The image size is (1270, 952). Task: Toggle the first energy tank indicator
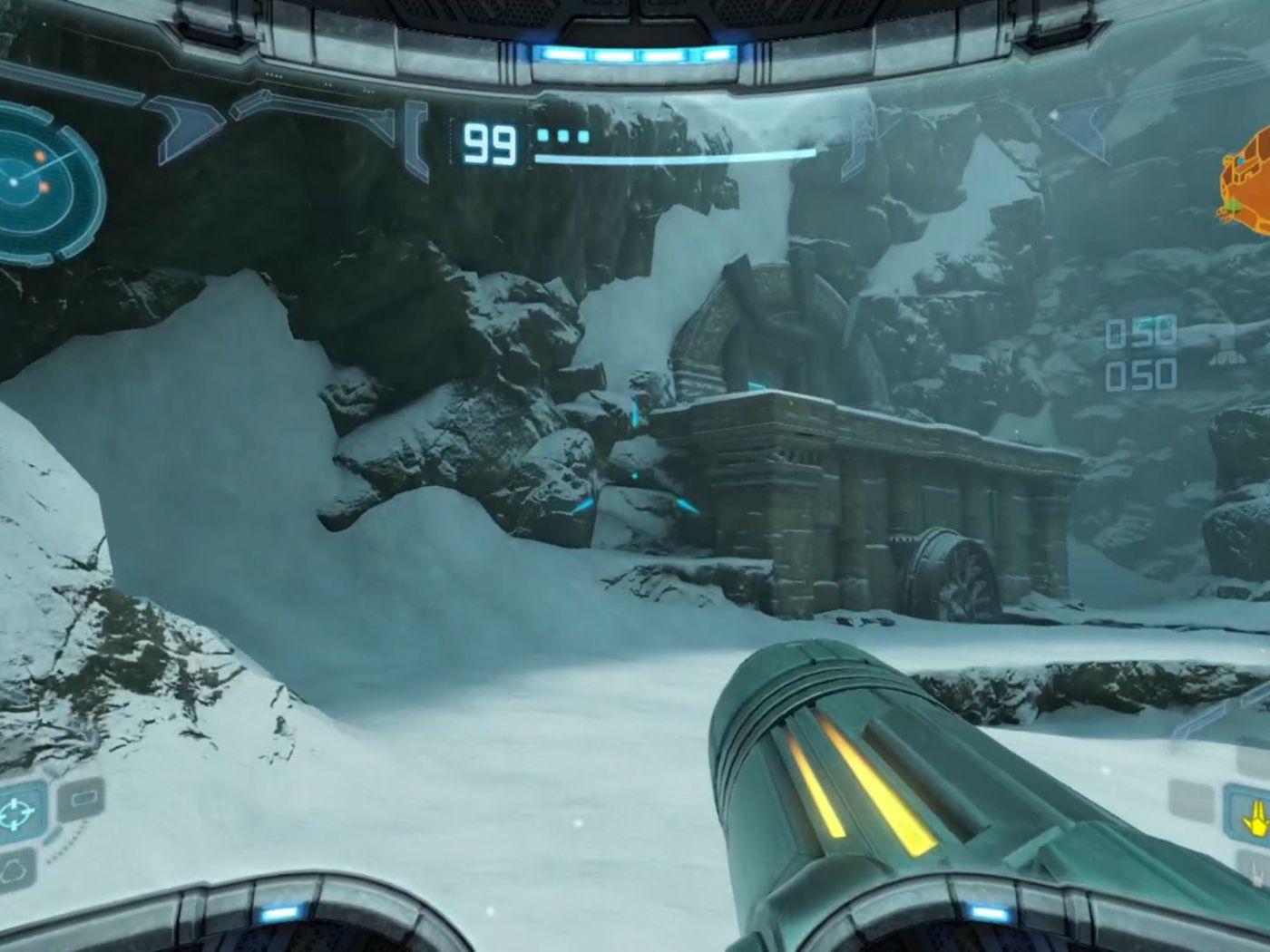[543, 136]
